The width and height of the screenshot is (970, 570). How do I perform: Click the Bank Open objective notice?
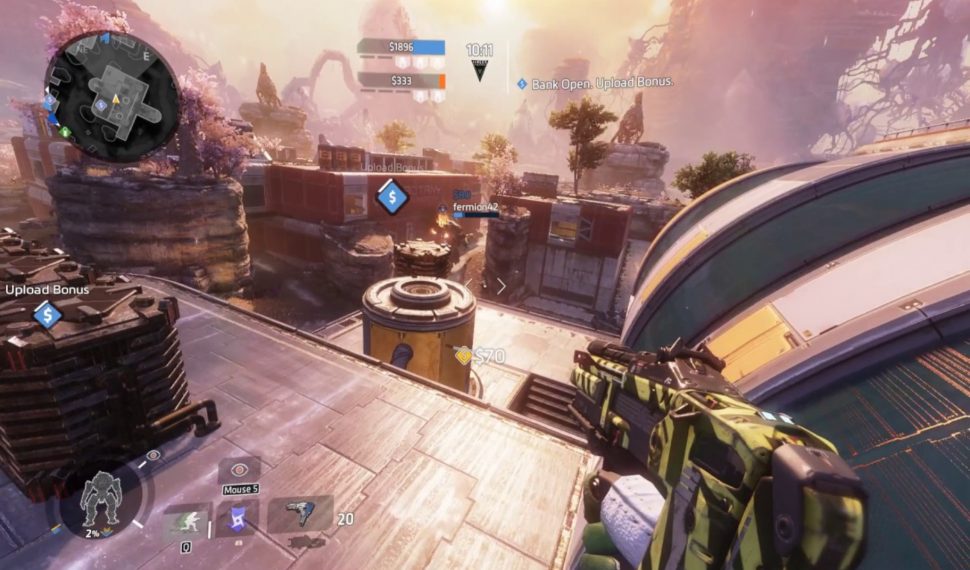pos(596,83)
